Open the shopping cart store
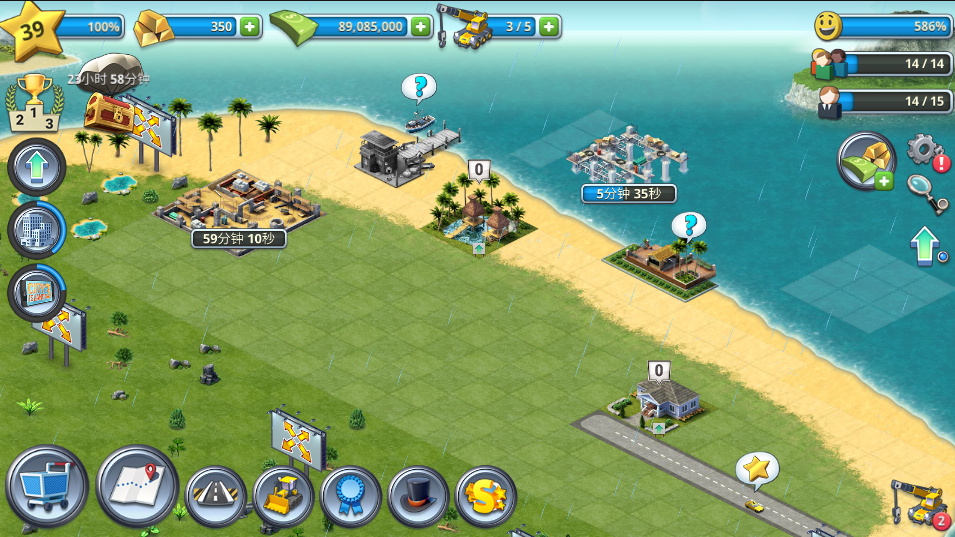 tap(46, 486)
